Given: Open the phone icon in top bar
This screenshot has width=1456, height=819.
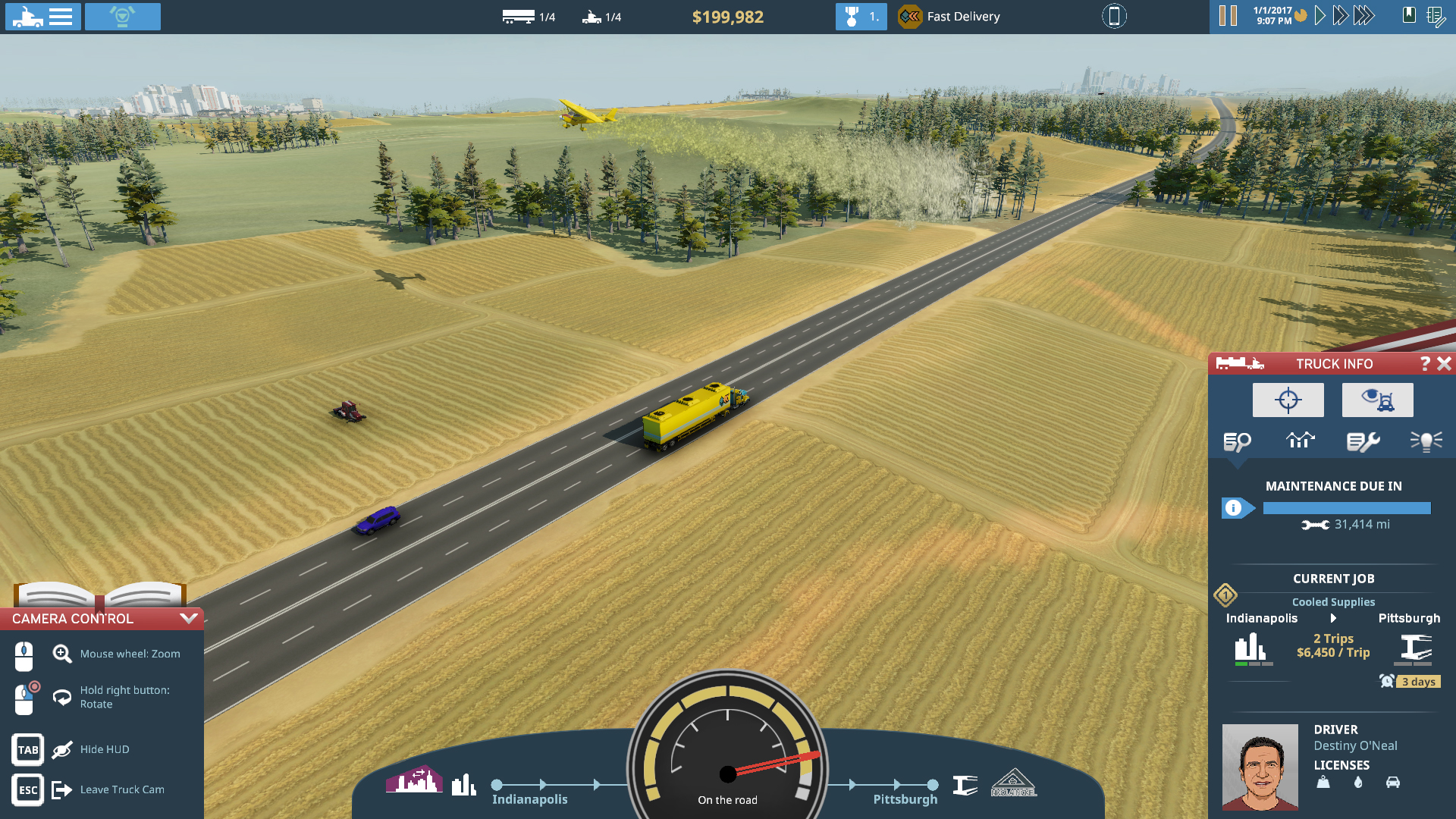Looking at the screenshot, I should [1113, 16].
